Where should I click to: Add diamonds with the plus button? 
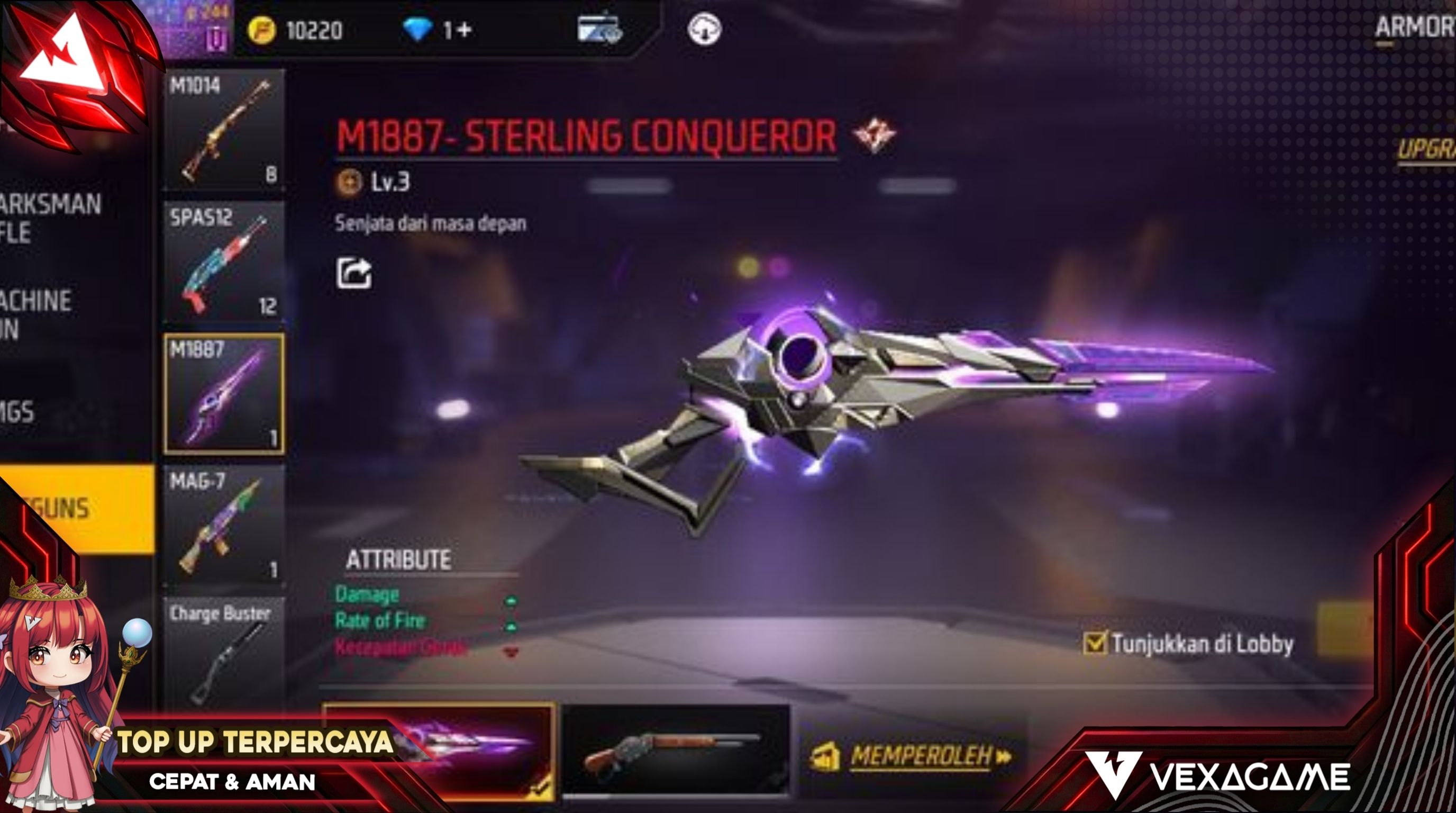[463, 30]
